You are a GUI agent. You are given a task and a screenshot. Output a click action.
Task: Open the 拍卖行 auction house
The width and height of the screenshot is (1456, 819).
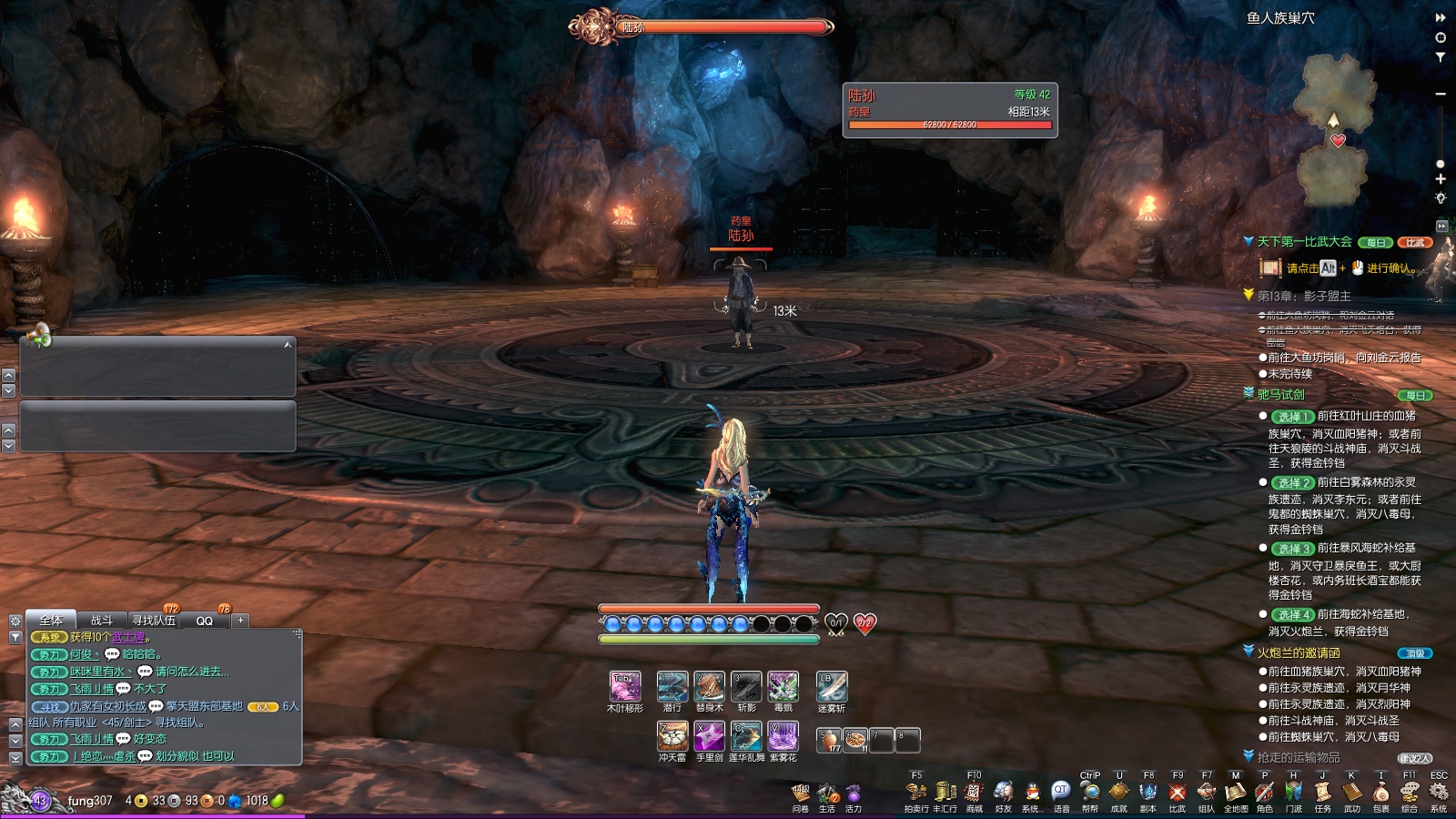click(x=915, y=793)
